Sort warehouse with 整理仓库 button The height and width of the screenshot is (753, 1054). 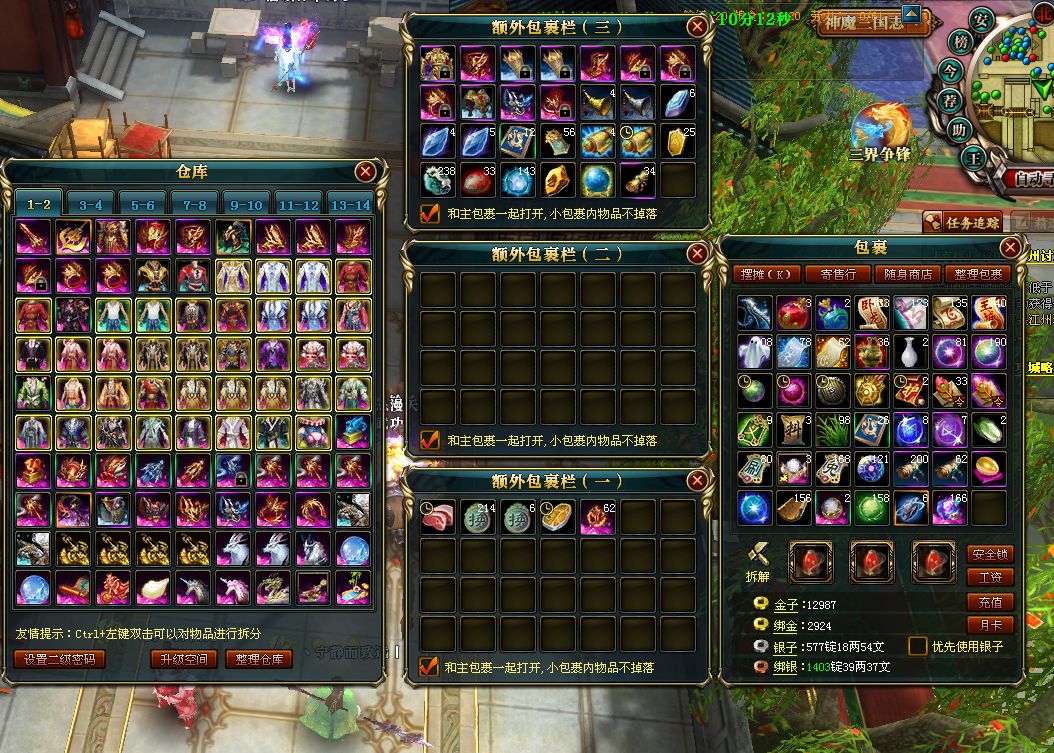coord(259,660)
